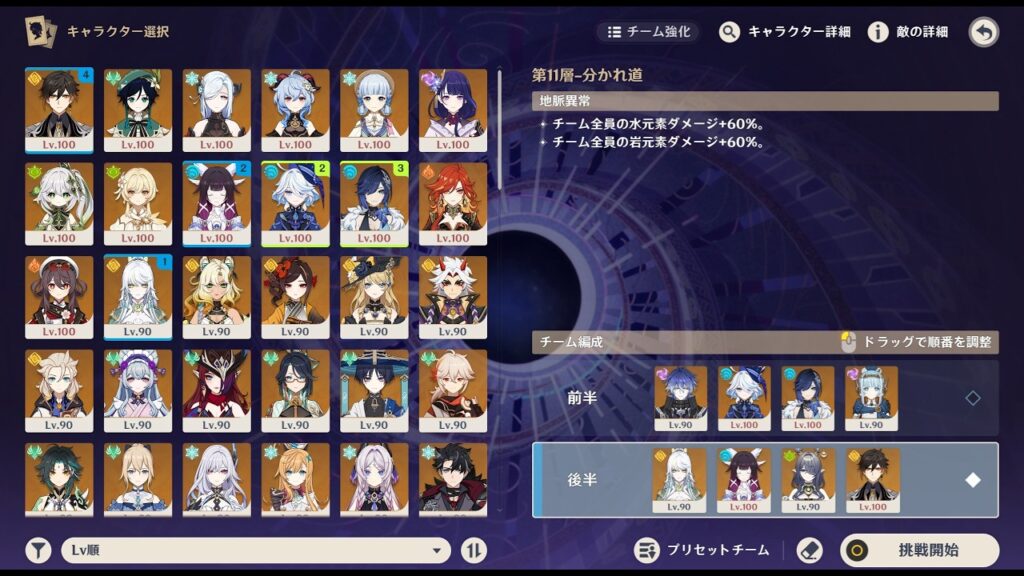Pick Navia with the black hat
This screenshot has width=1024, height=576.
coord(374,297)
